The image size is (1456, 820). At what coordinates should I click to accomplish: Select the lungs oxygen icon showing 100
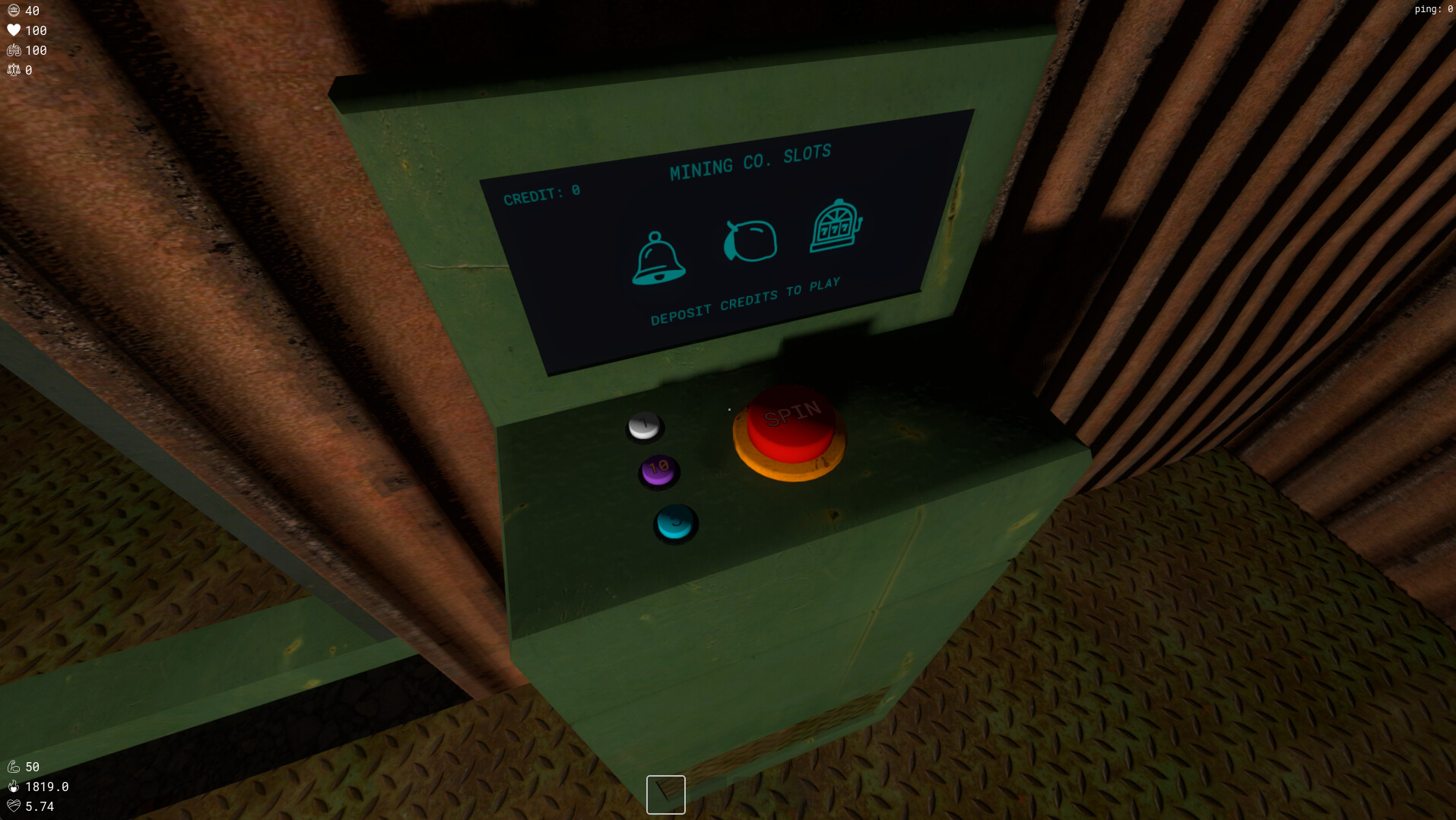pyautogui.click(x=13, y=50)
